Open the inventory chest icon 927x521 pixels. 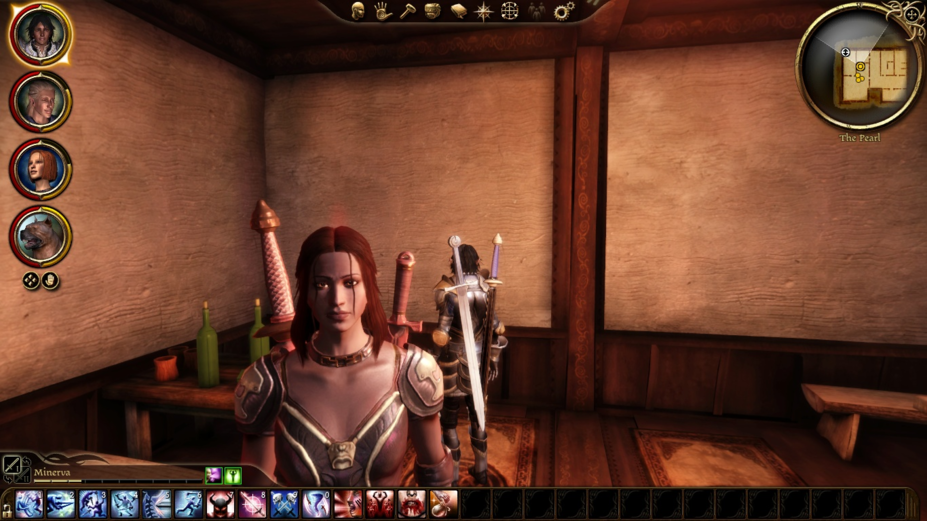432,11
